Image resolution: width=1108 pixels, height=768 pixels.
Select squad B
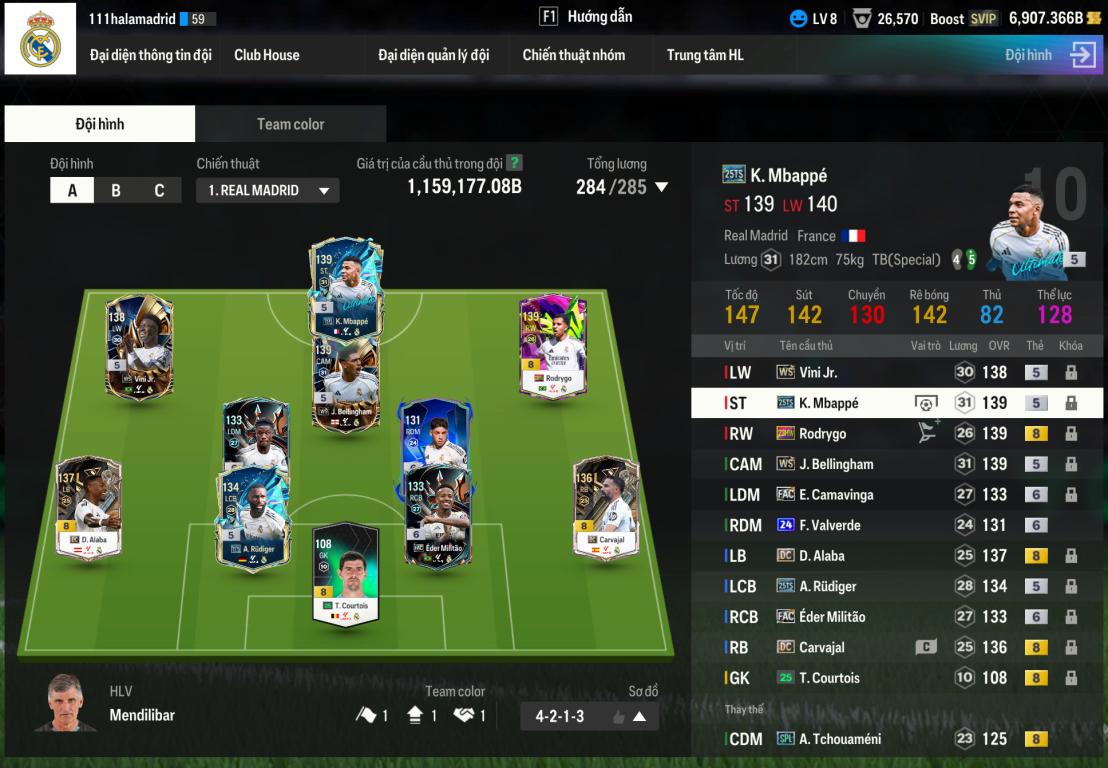[x=116, y=190]
